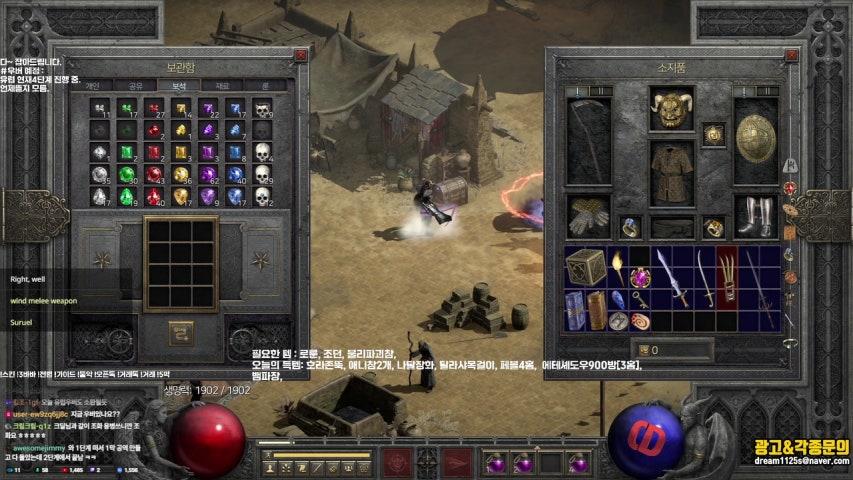Pick up the Horadric Cube in inventory
The image size is (853, 480).
[x=586, y=268]
